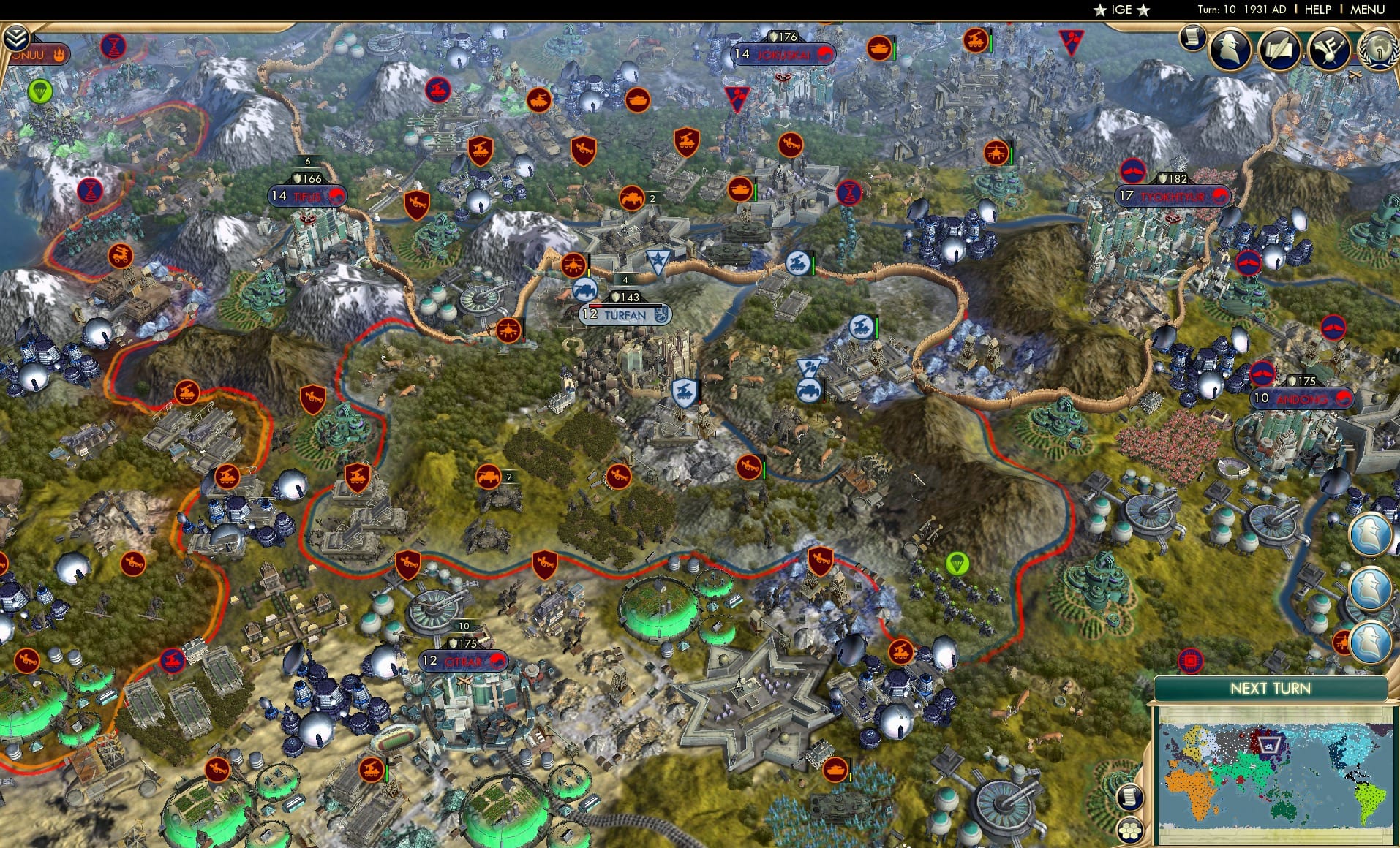Open the MENU from the top bar
Image resolution: width=1400 pixels, height=848 pixels.
click(x=1366, y=10)
